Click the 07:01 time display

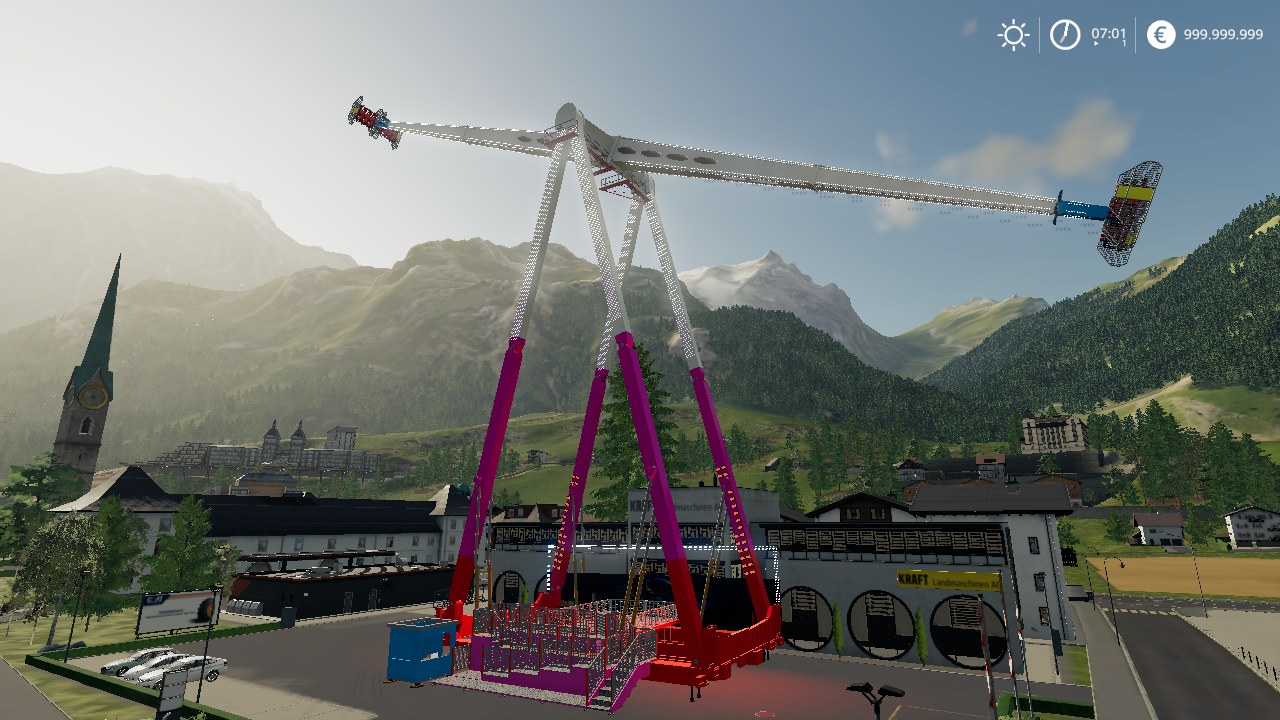pos(1108,31)
